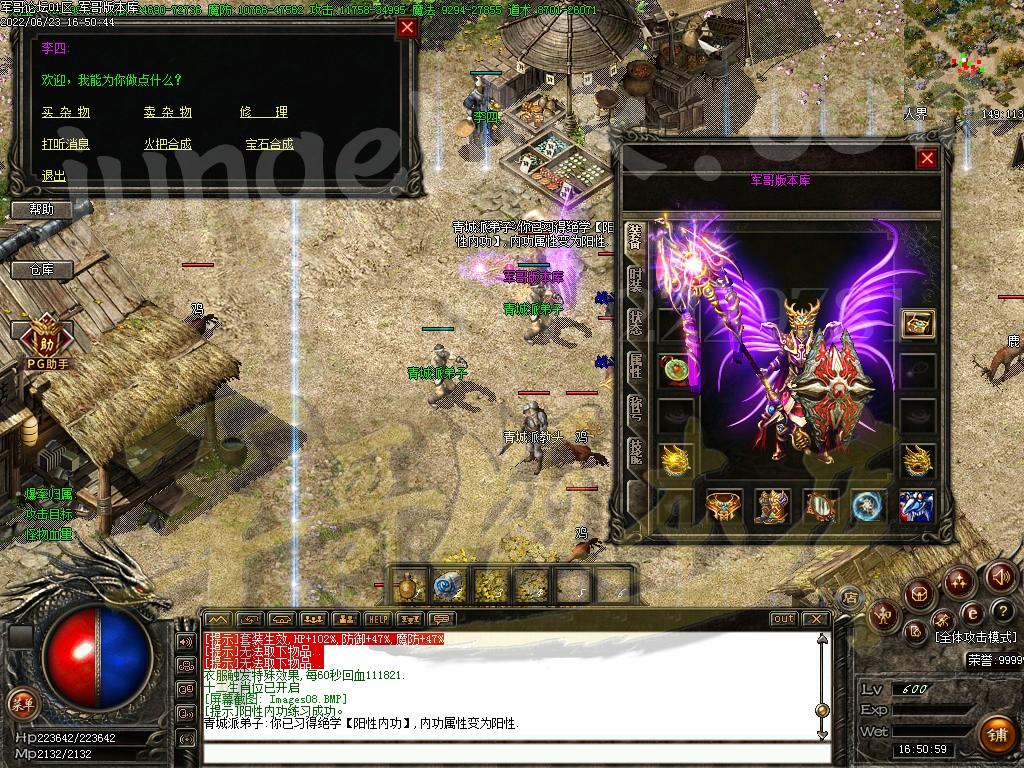Open 宝石合成 gem crafting
Screen dimensions: 1024x768
(269, 144)
